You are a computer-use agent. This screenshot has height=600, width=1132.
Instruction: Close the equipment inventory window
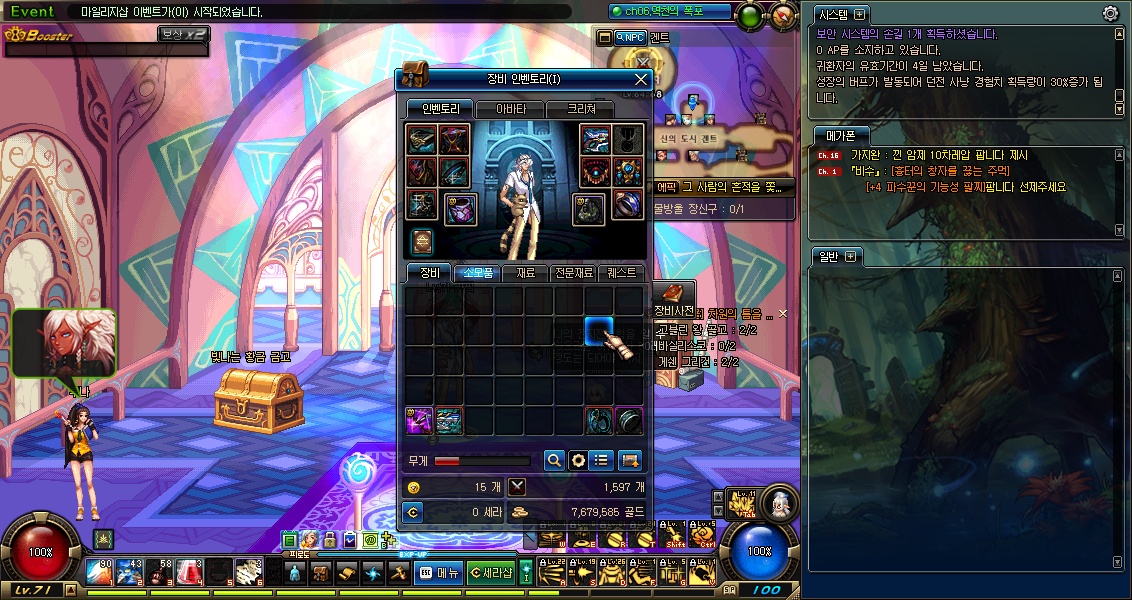click(642, 79)
